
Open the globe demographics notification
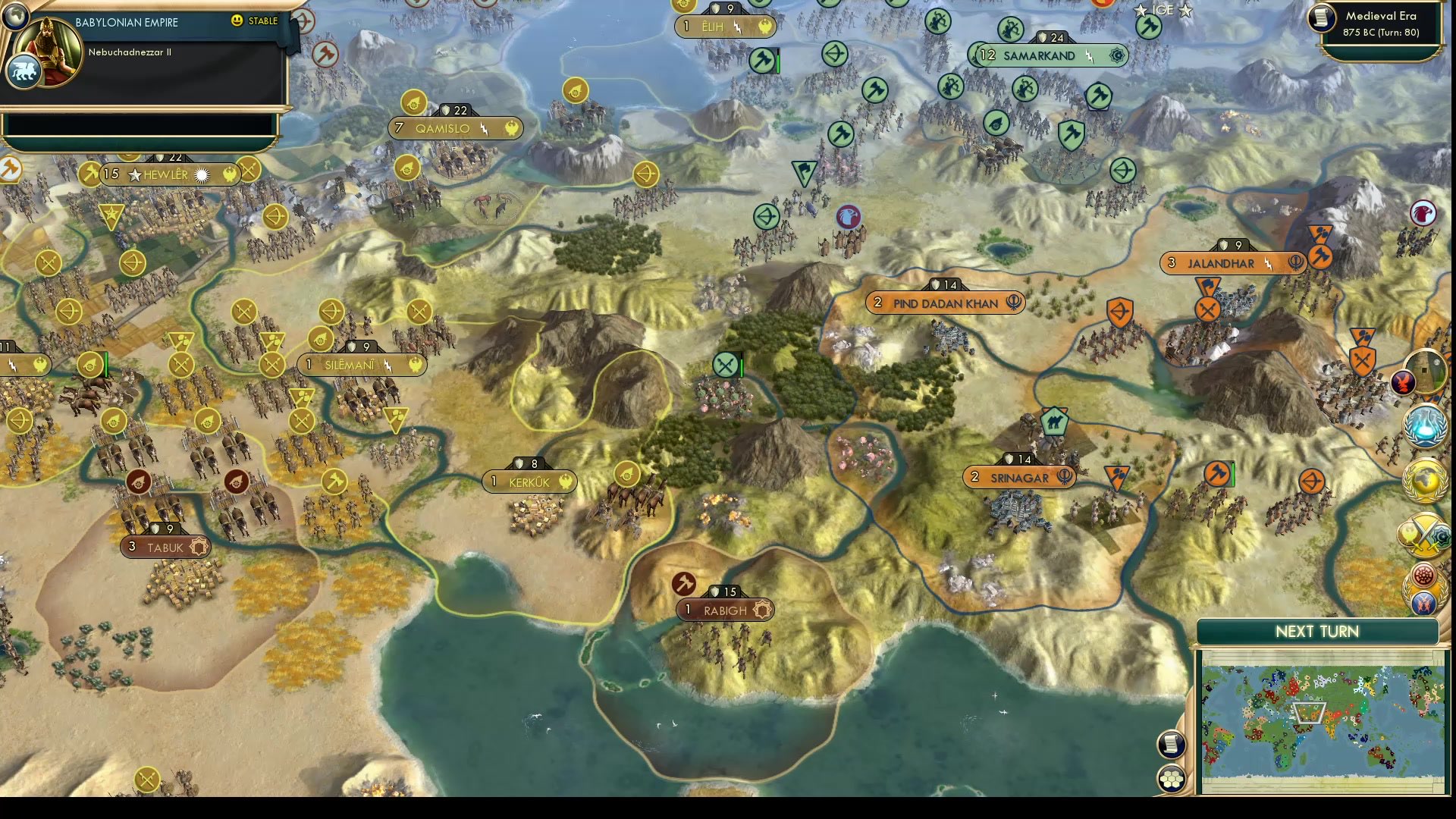(x=1425, y=479)
